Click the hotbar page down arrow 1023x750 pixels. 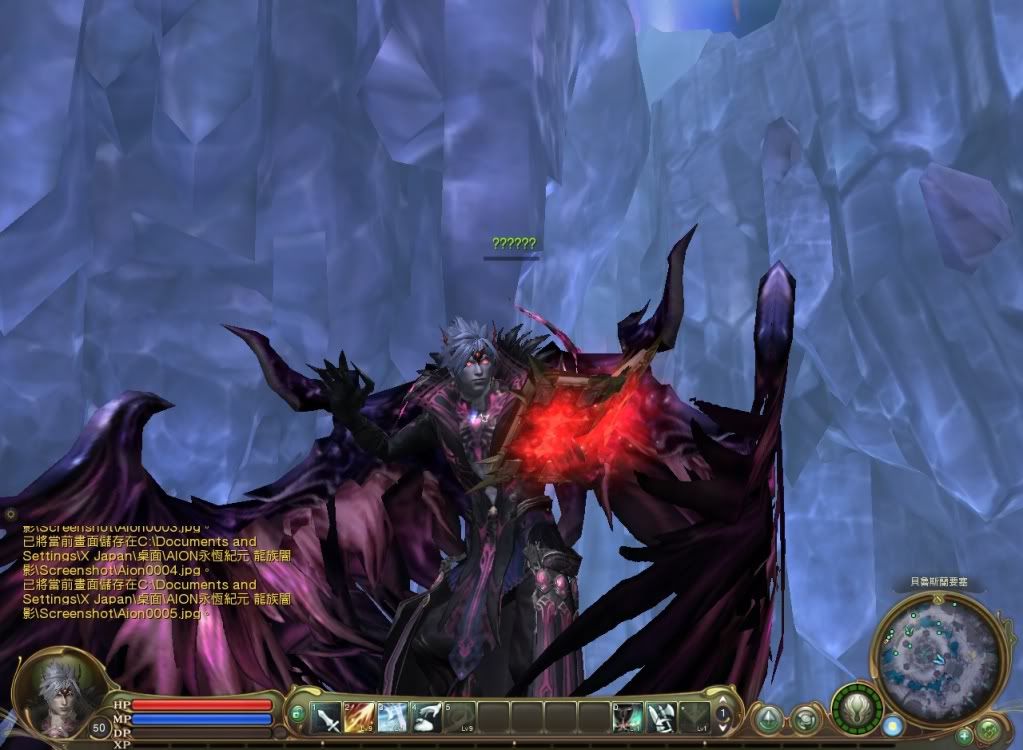(724, 727)
